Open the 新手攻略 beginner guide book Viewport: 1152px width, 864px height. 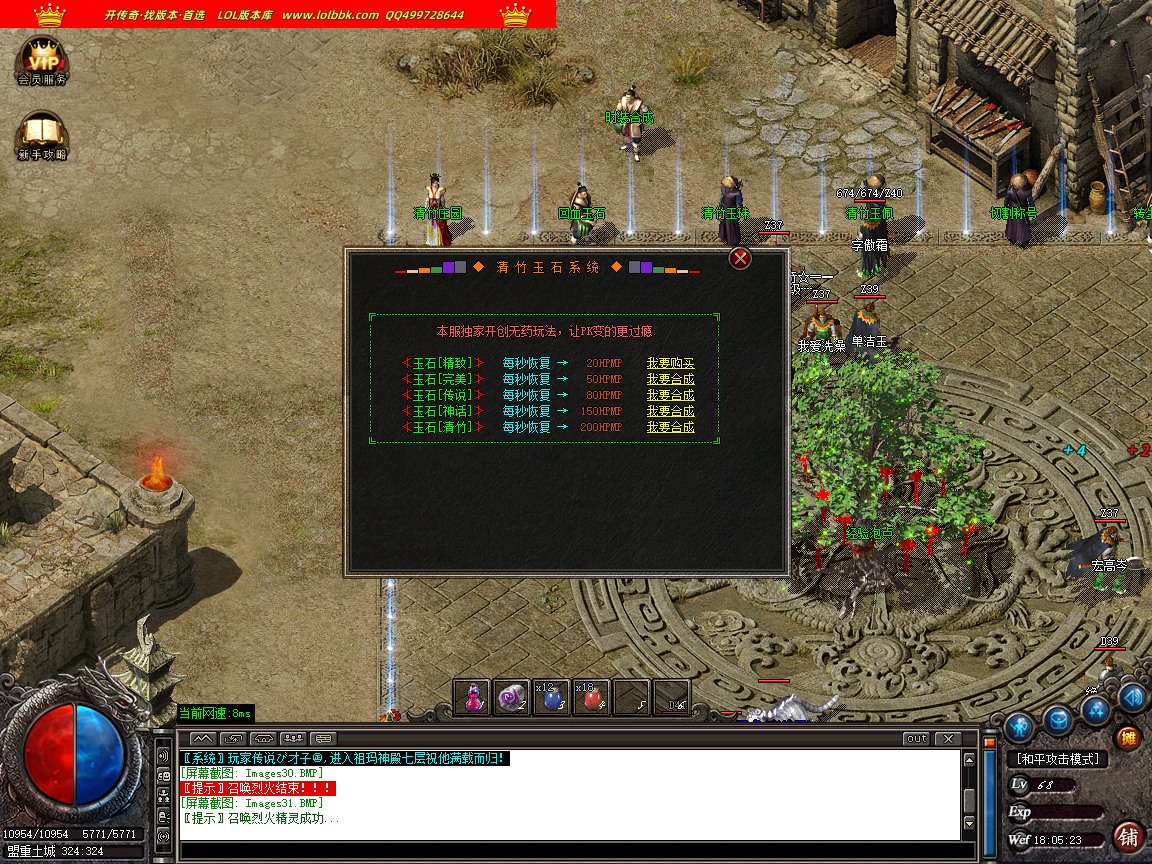coord(42,136)
